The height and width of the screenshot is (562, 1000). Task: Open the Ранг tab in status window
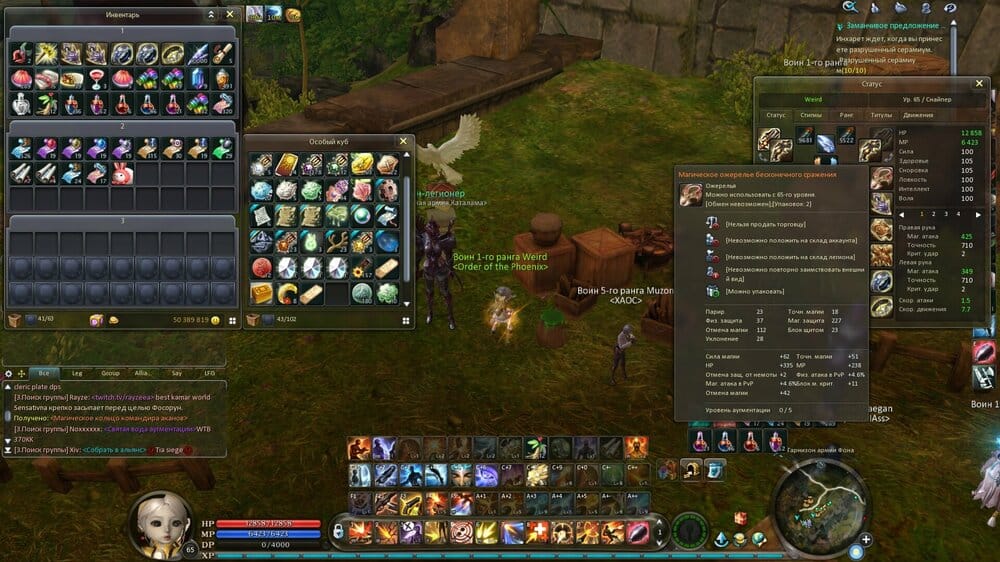coord(845,115)
